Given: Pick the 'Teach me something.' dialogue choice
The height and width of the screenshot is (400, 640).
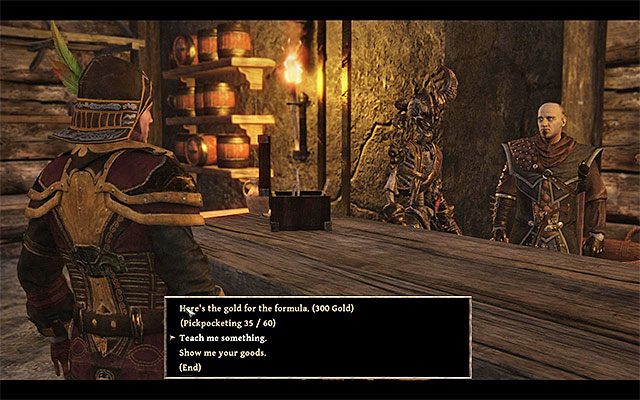Looking at the screenshot, I should point(225,338).
